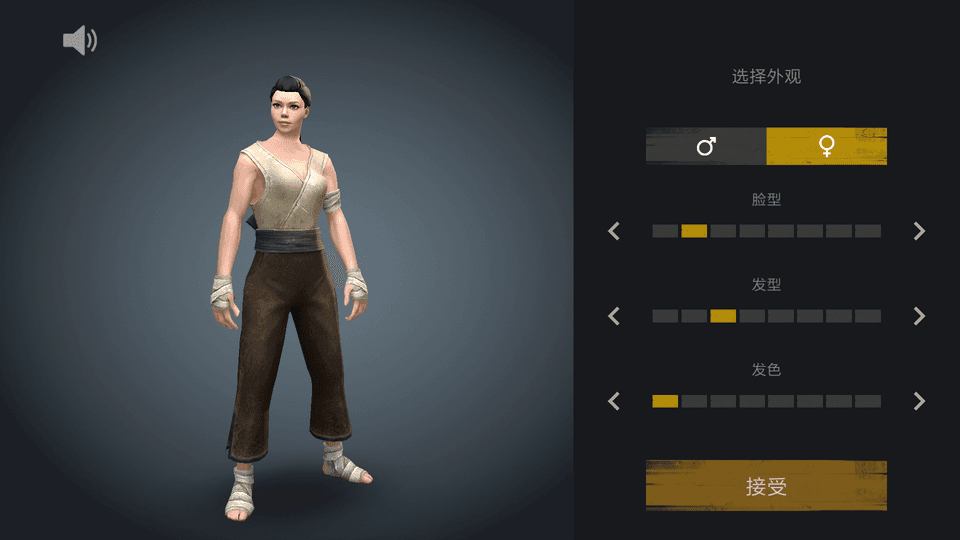
Task: Show the next 发型 hairstyle
Action: coord(919,316)
